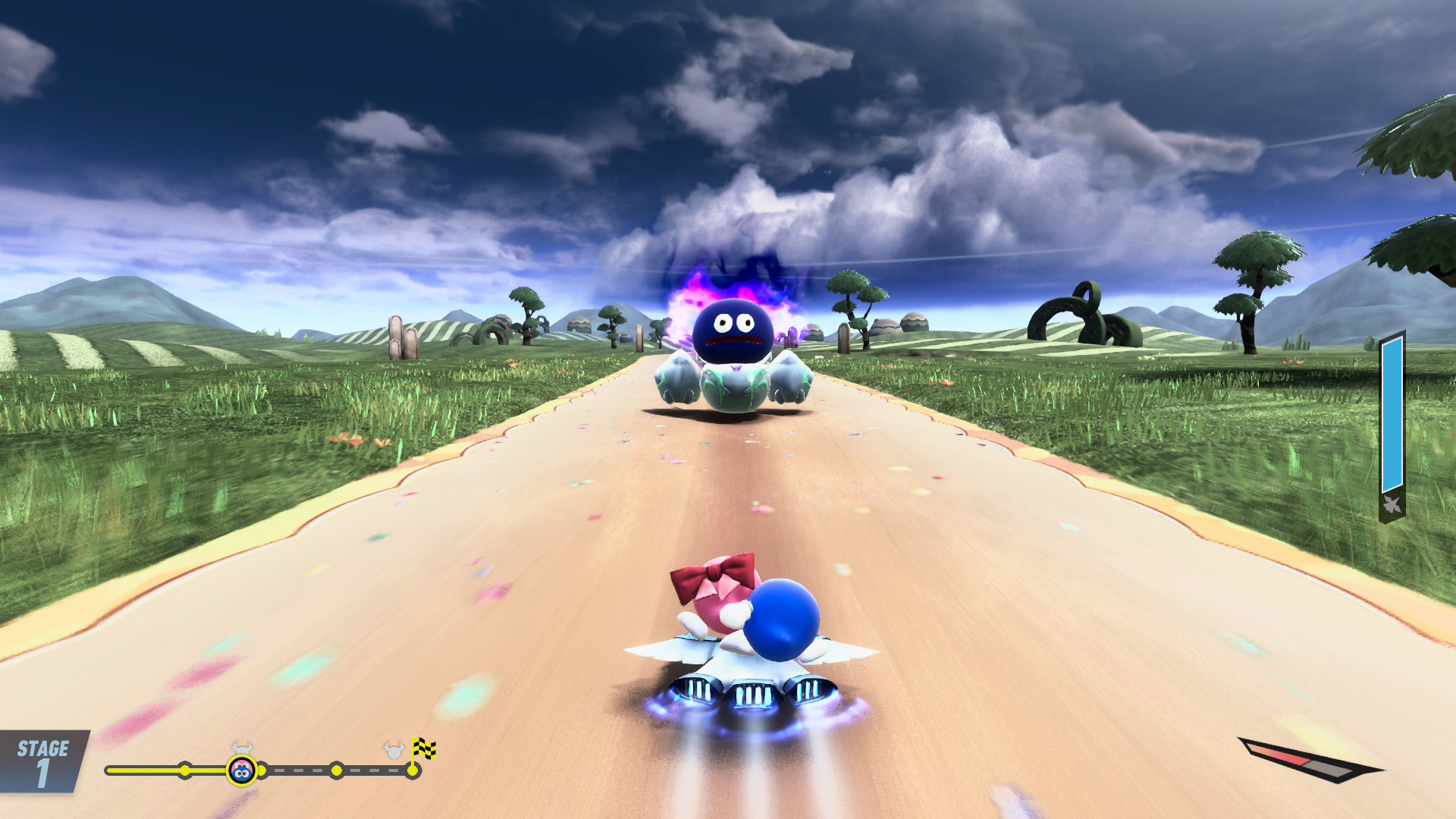This screenshot has height=819, width=1456.
Task: Click the player marker on the progress track
Action: pos(242,771)
